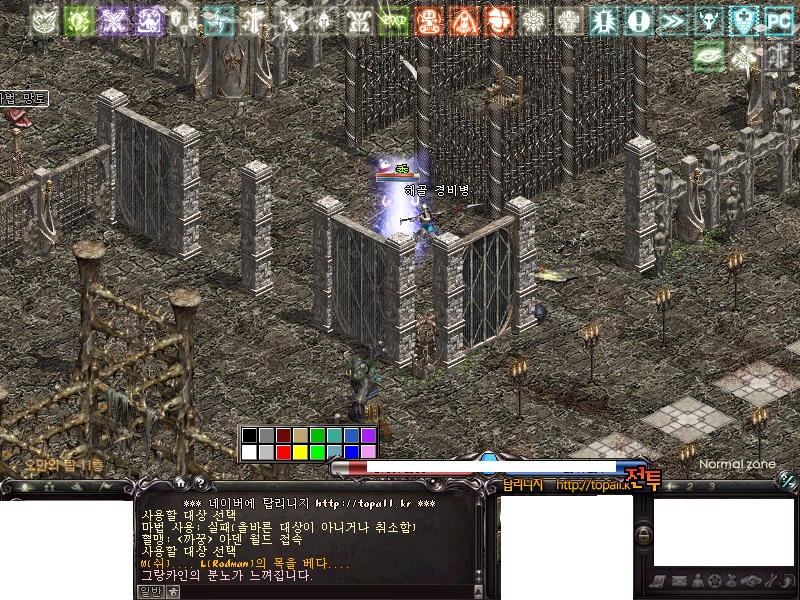The height and width of the screenshot is (600, 800).
Task: Pick the black color swatch
Action: (x=249, y=435)
